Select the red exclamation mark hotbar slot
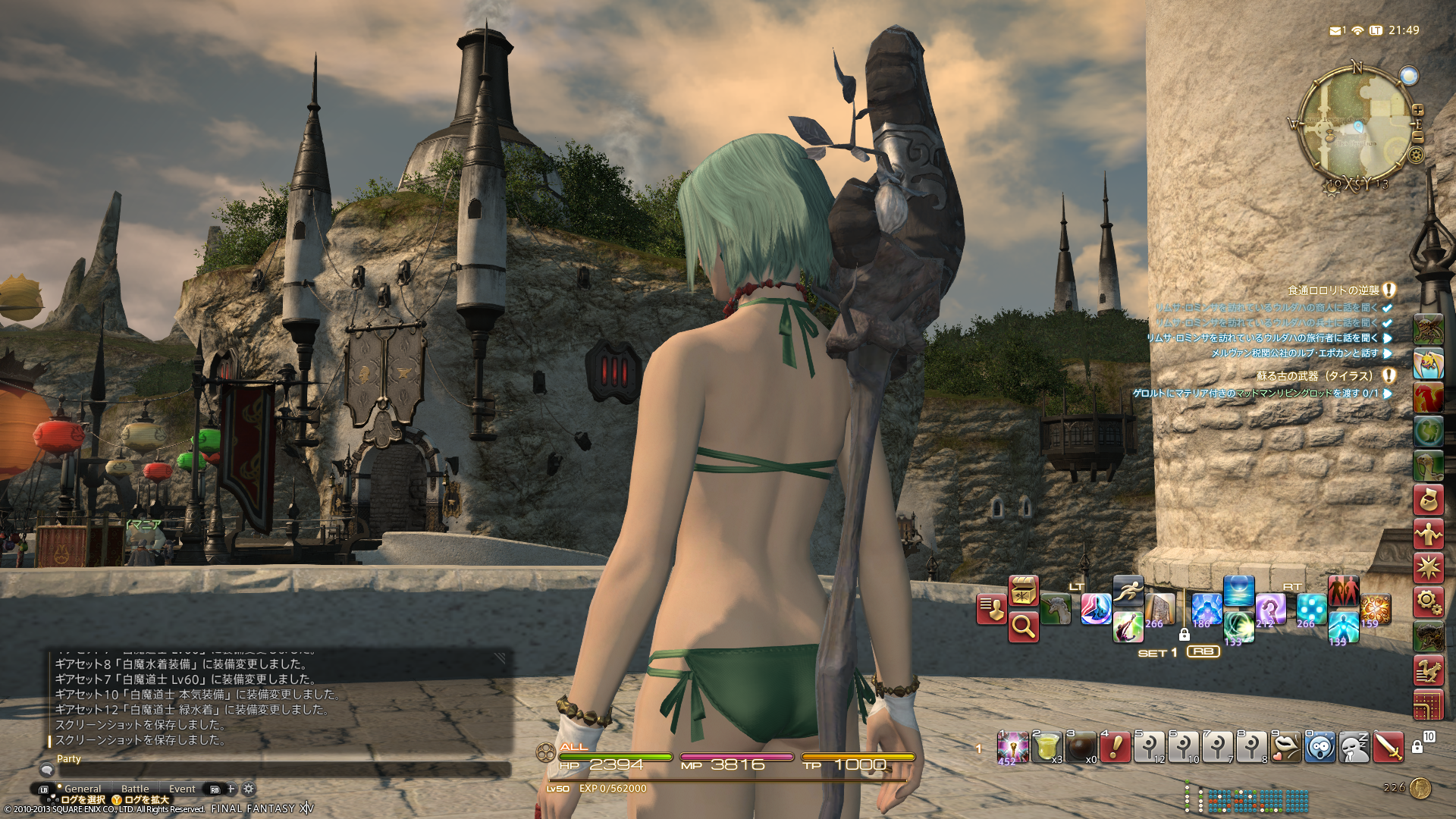This screenshot has width=1456, height=819. coord(1116,747)
